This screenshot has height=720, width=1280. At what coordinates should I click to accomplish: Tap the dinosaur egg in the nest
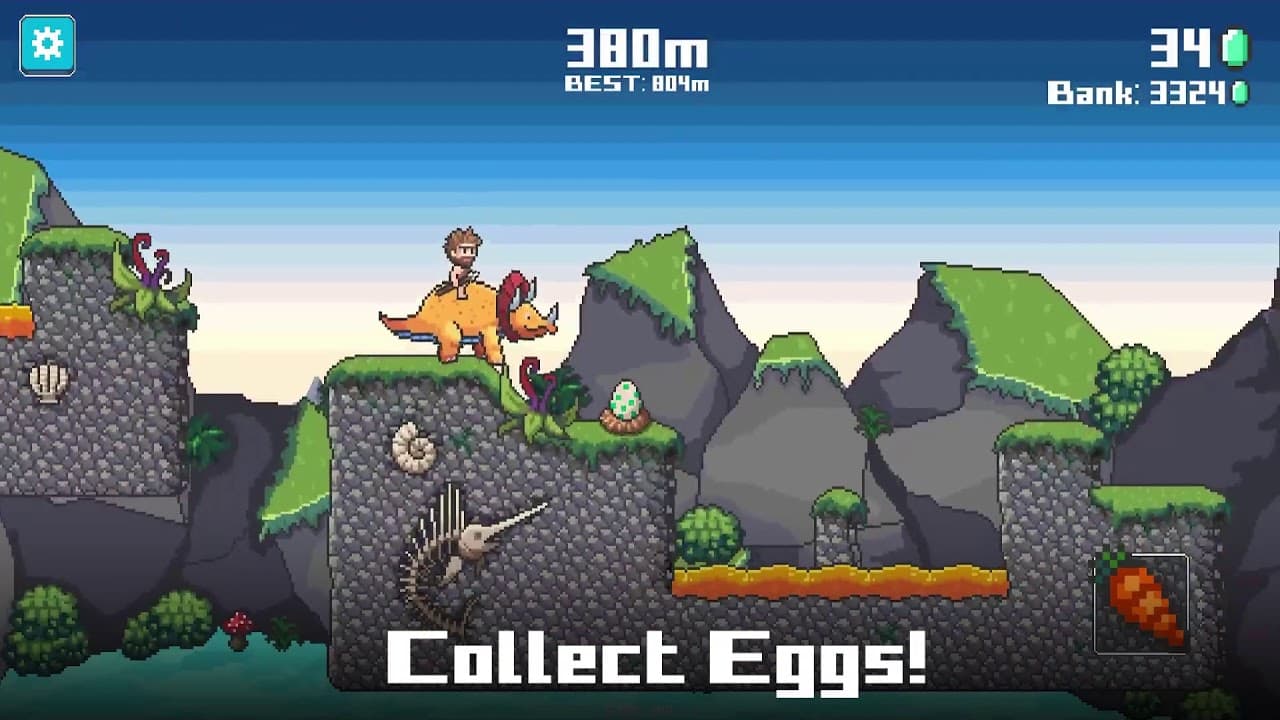[625, 398]
